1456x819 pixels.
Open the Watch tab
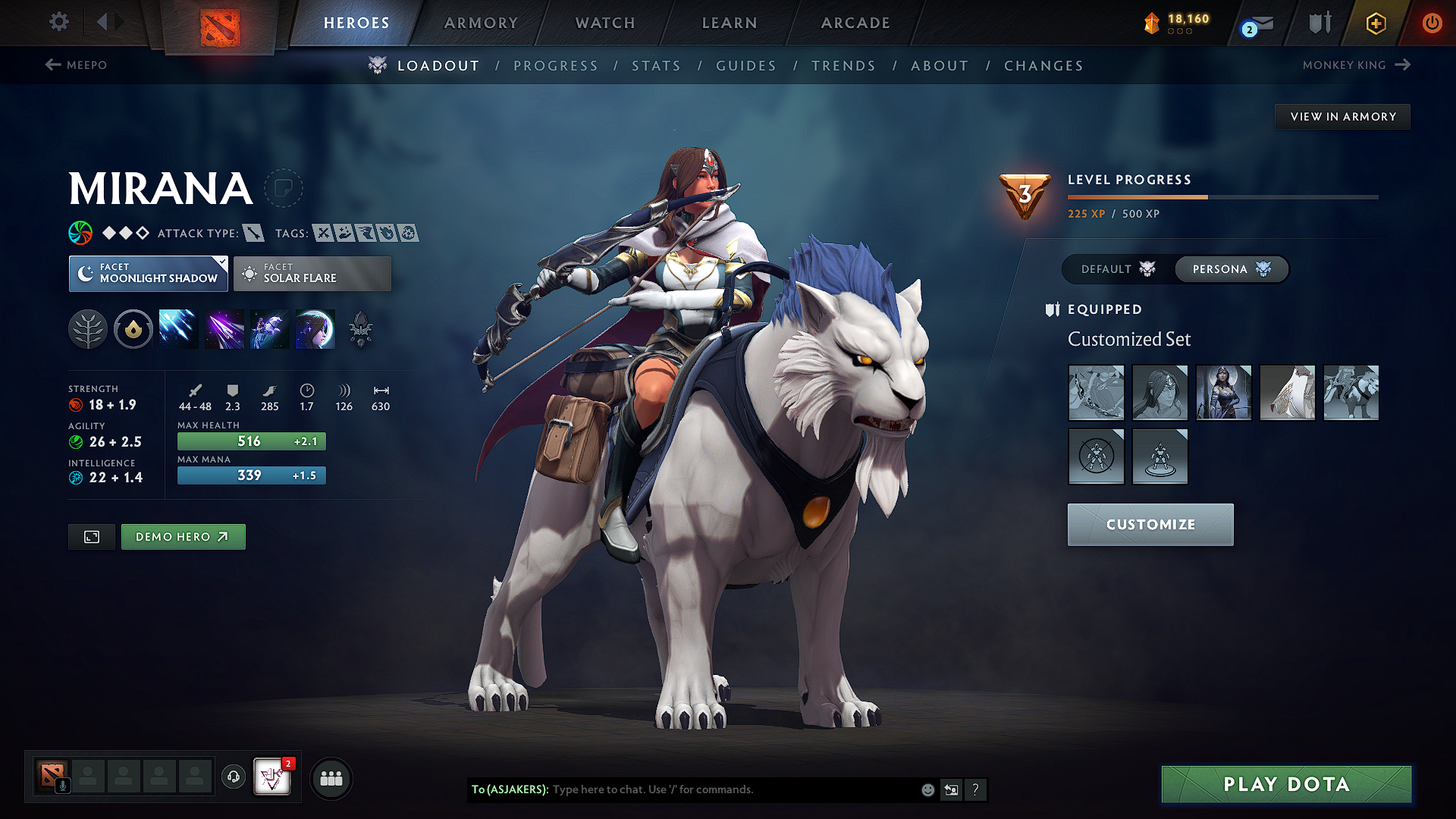(x=605, y=23)
